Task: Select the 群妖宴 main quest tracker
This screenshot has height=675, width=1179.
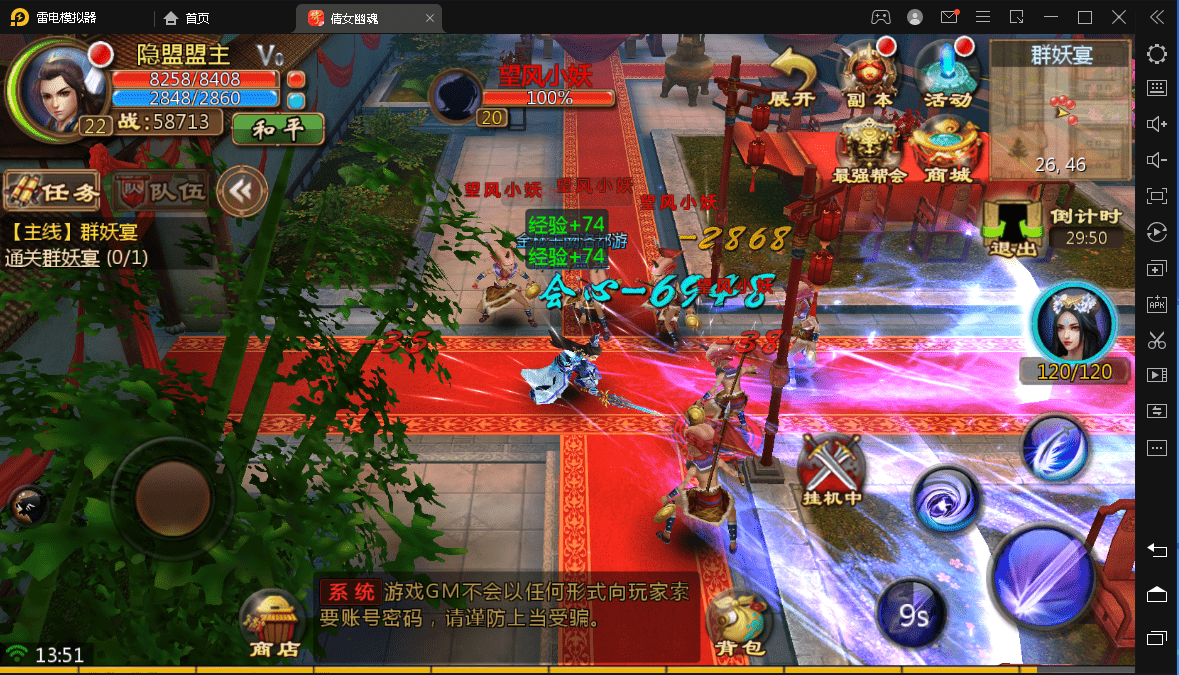Action: pyautogui.click(x=78, y=245)
